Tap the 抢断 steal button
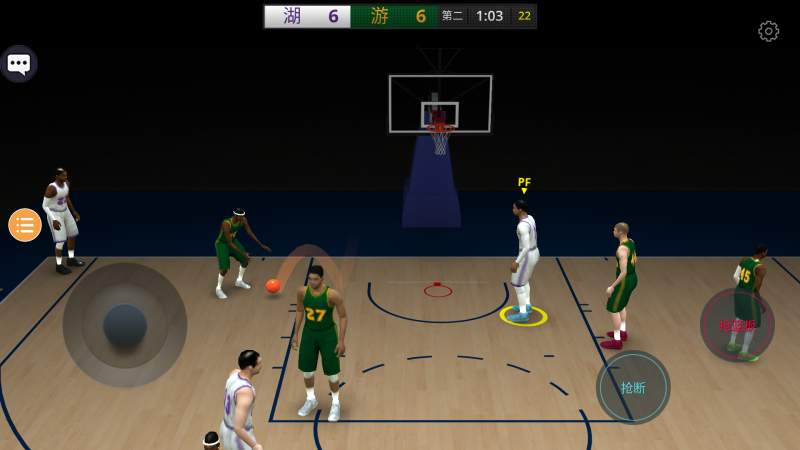 633,388
